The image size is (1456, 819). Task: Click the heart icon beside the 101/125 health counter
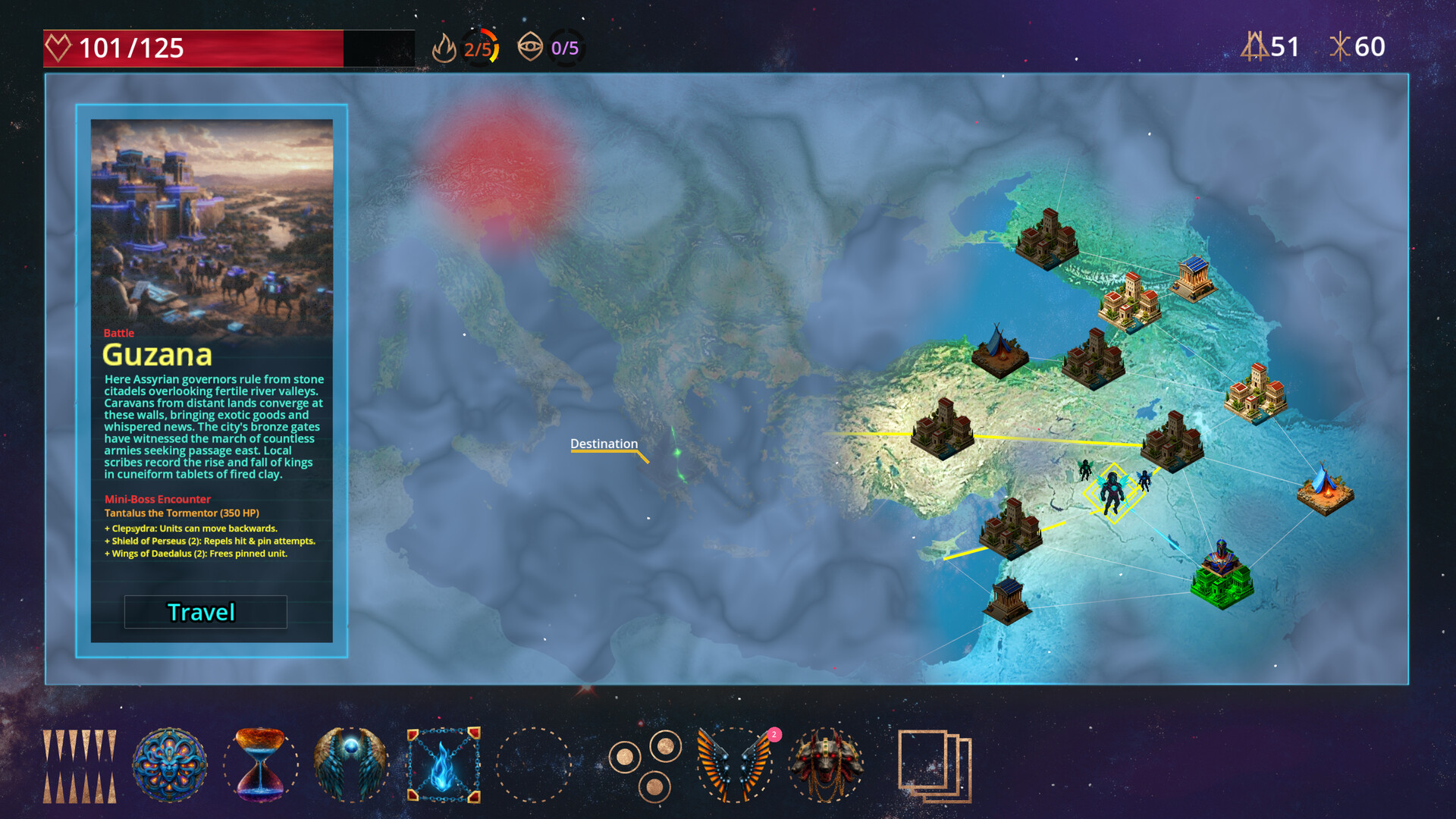pos(57,47)
